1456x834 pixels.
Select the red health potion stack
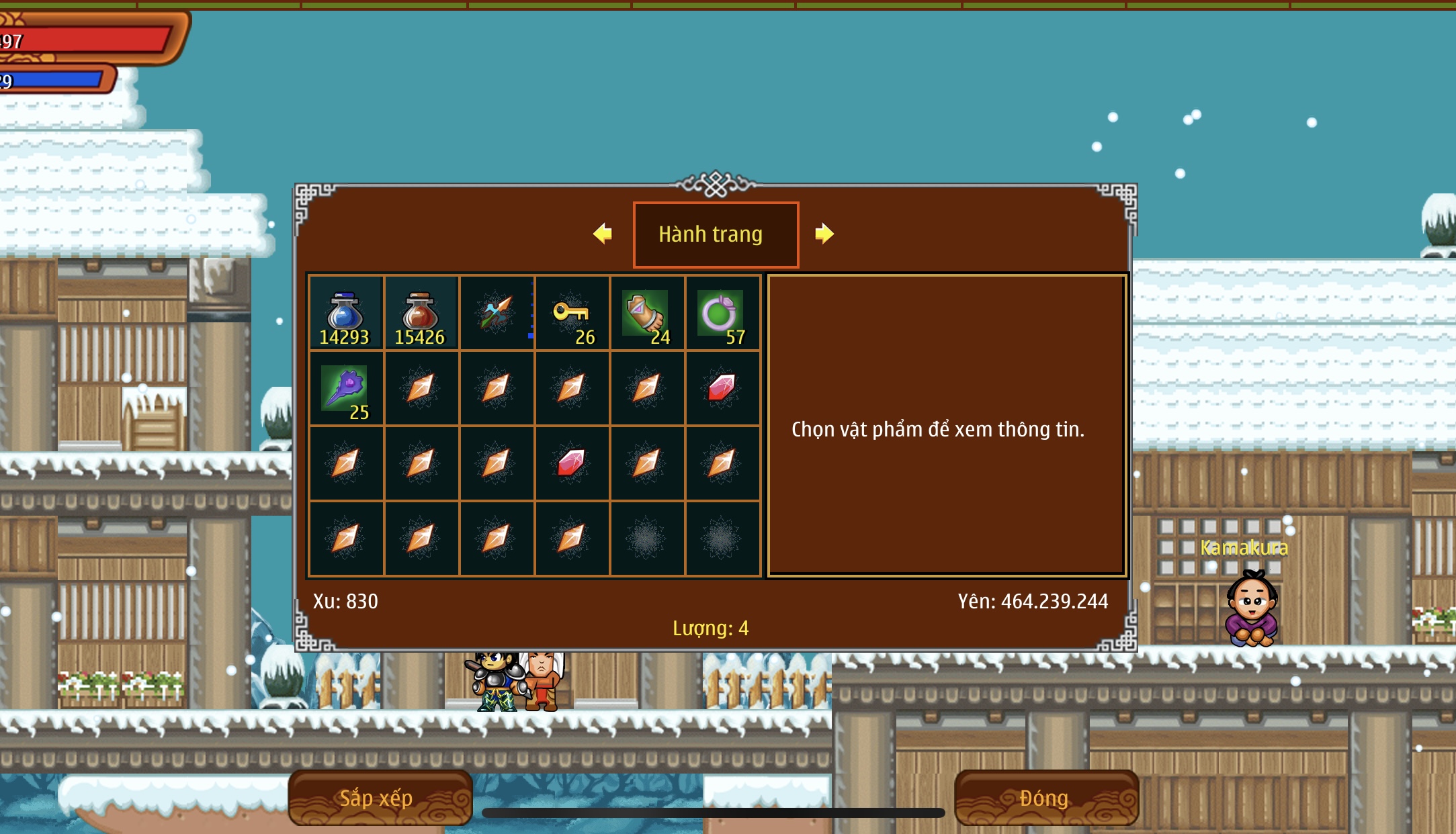pos(421,313)
